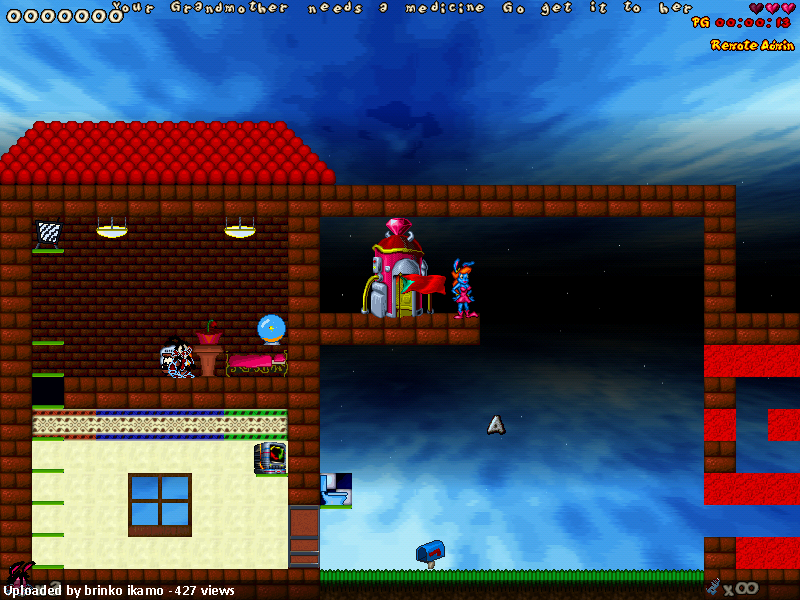Click the Remote Admin label
Image resolution: width=800 pixels, height=600 pixels.
[x=752, y=45]
